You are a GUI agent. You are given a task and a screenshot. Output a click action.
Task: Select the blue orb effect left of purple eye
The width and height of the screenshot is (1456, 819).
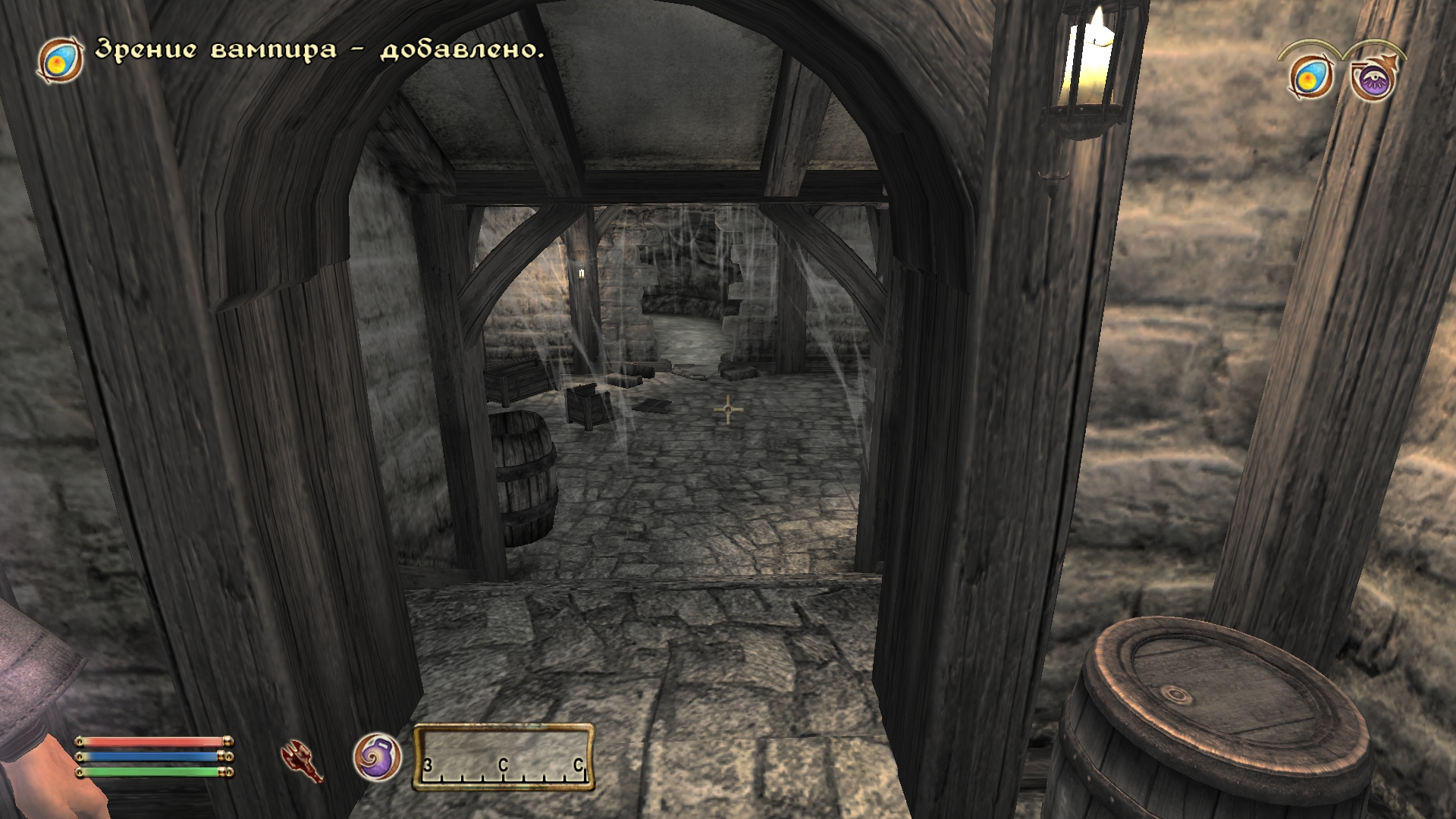[x=1311, y=78]
